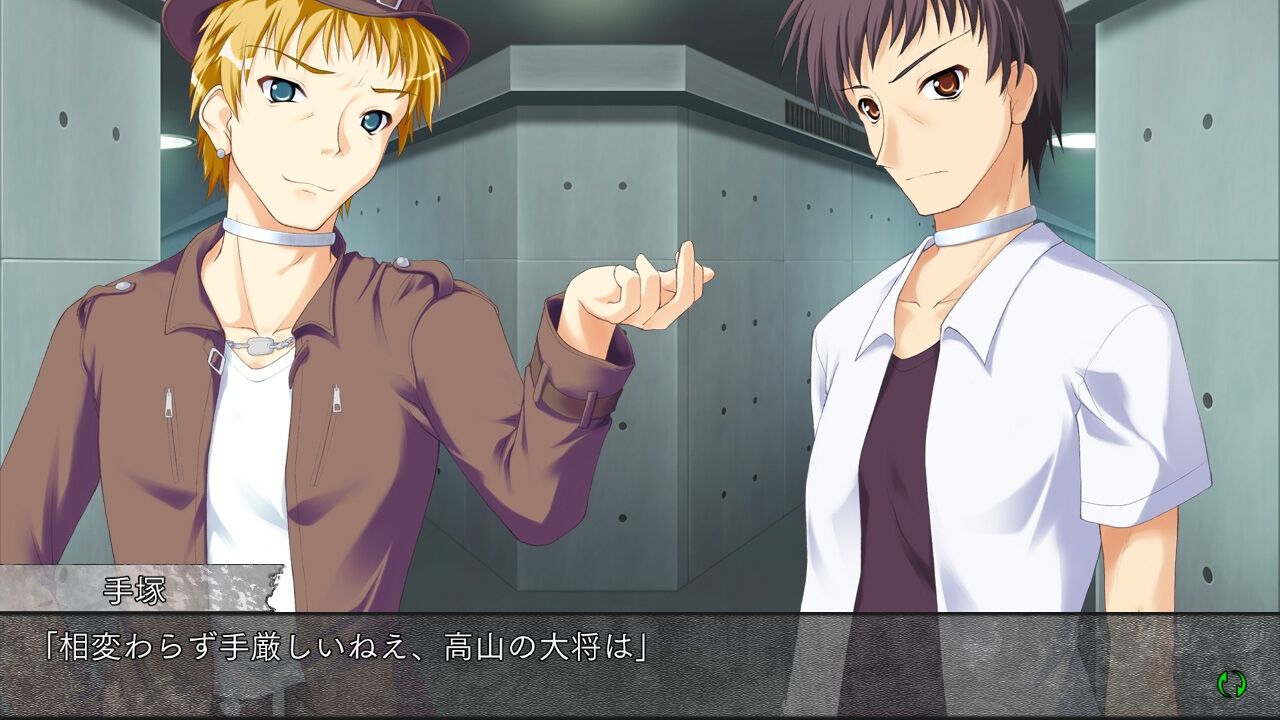Click Tezuka's character sprite
1280x720 pixels.
pyautogui.click(x=300, y=300)
